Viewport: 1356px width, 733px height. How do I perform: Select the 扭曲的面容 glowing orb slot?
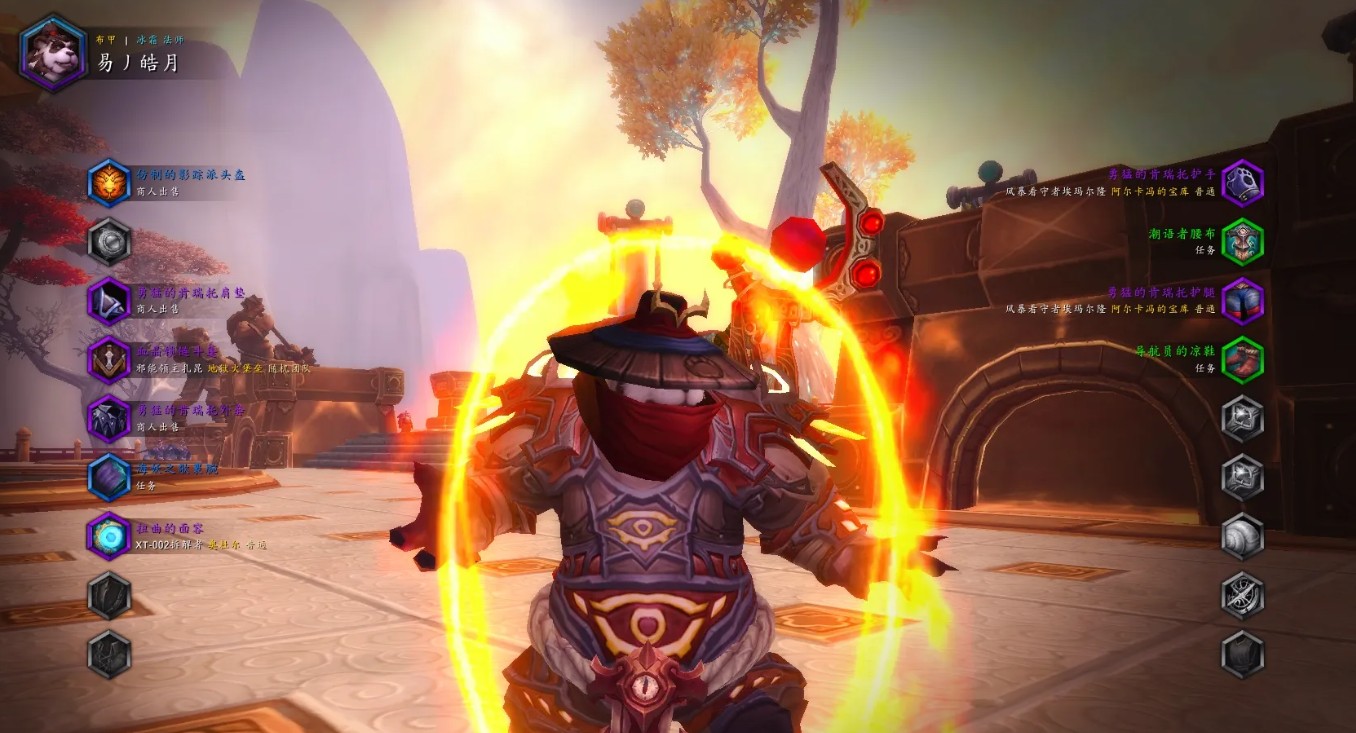(109, 536)
